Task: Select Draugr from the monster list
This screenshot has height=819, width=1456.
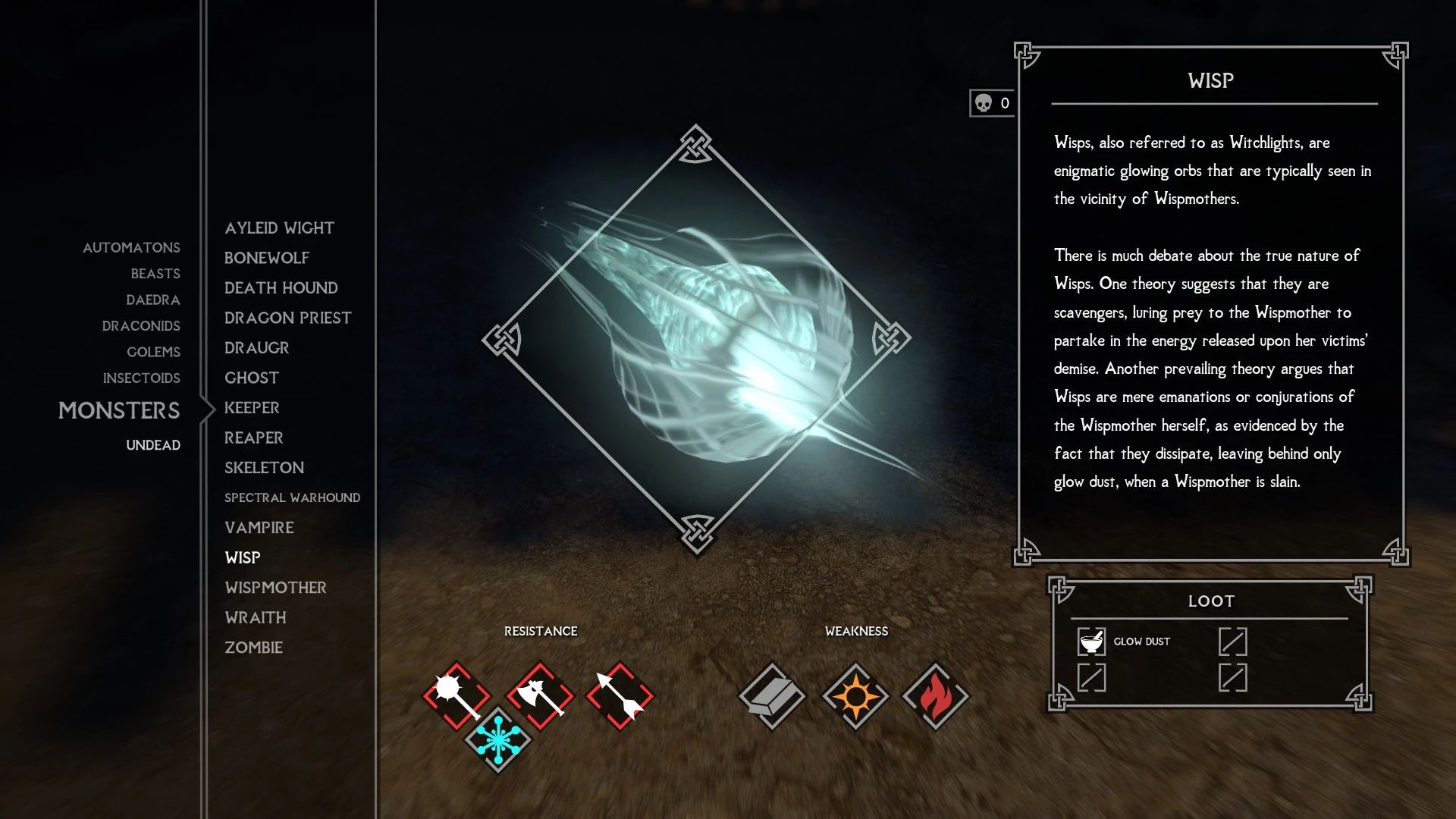Action: point(256,347)
